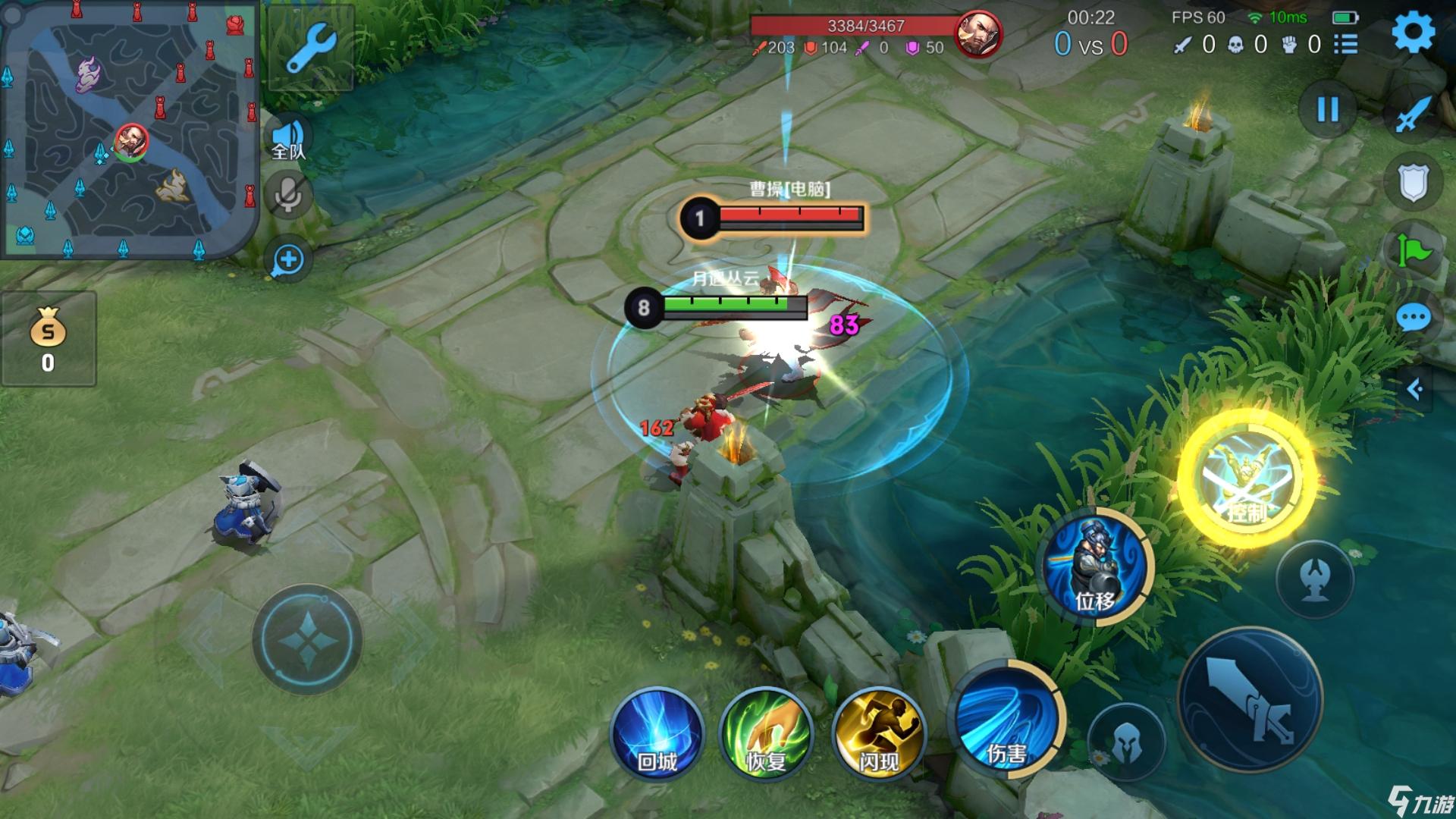Image resolution: width=1456 pixels, height=819 pixels.
Task: Pause the match
Action: (x=1327, y=110)
